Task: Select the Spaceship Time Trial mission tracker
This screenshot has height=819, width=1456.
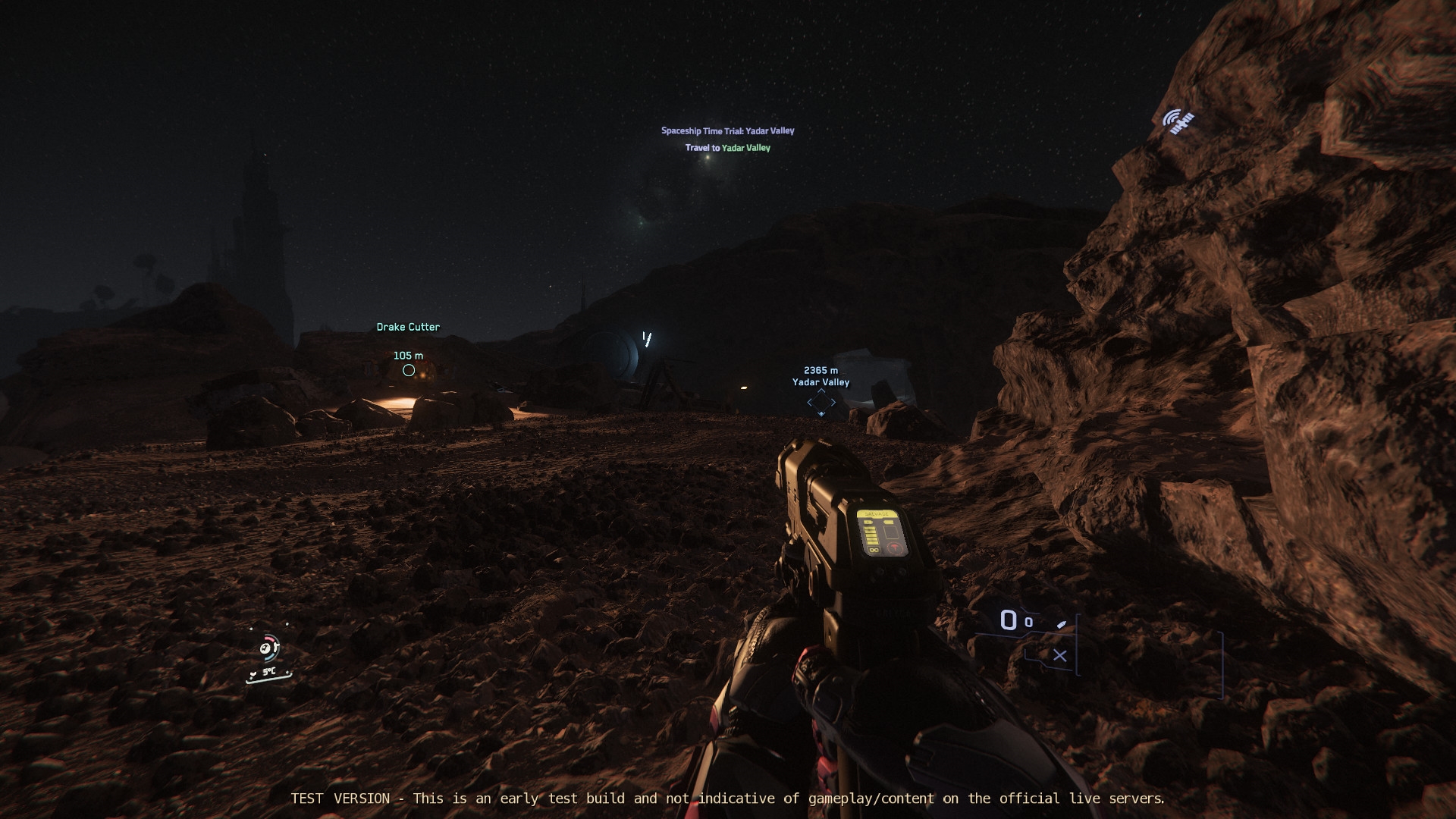Action: pos(727,131)
